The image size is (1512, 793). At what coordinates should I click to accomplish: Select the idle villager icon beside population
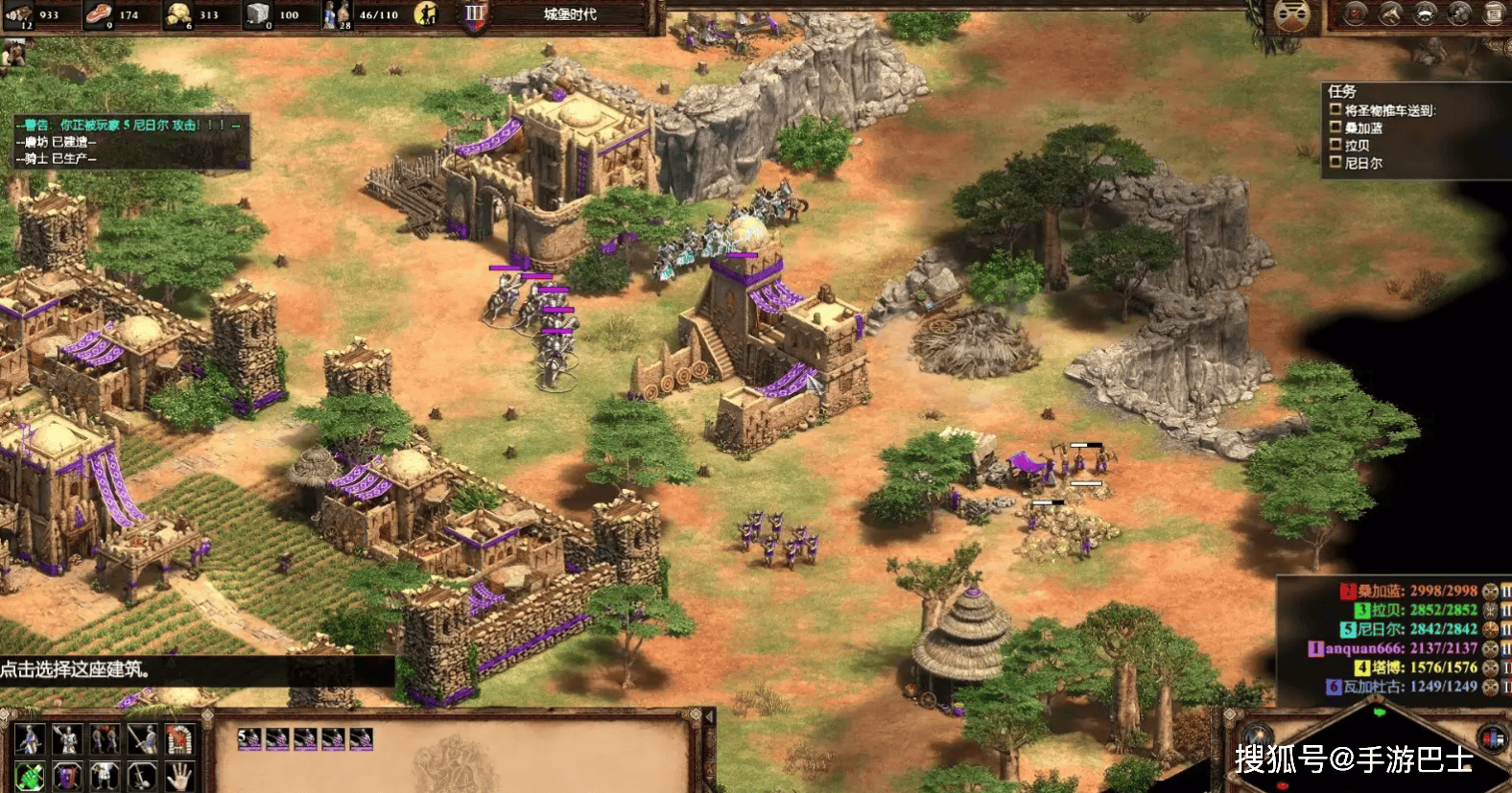[x=426, y=14]
